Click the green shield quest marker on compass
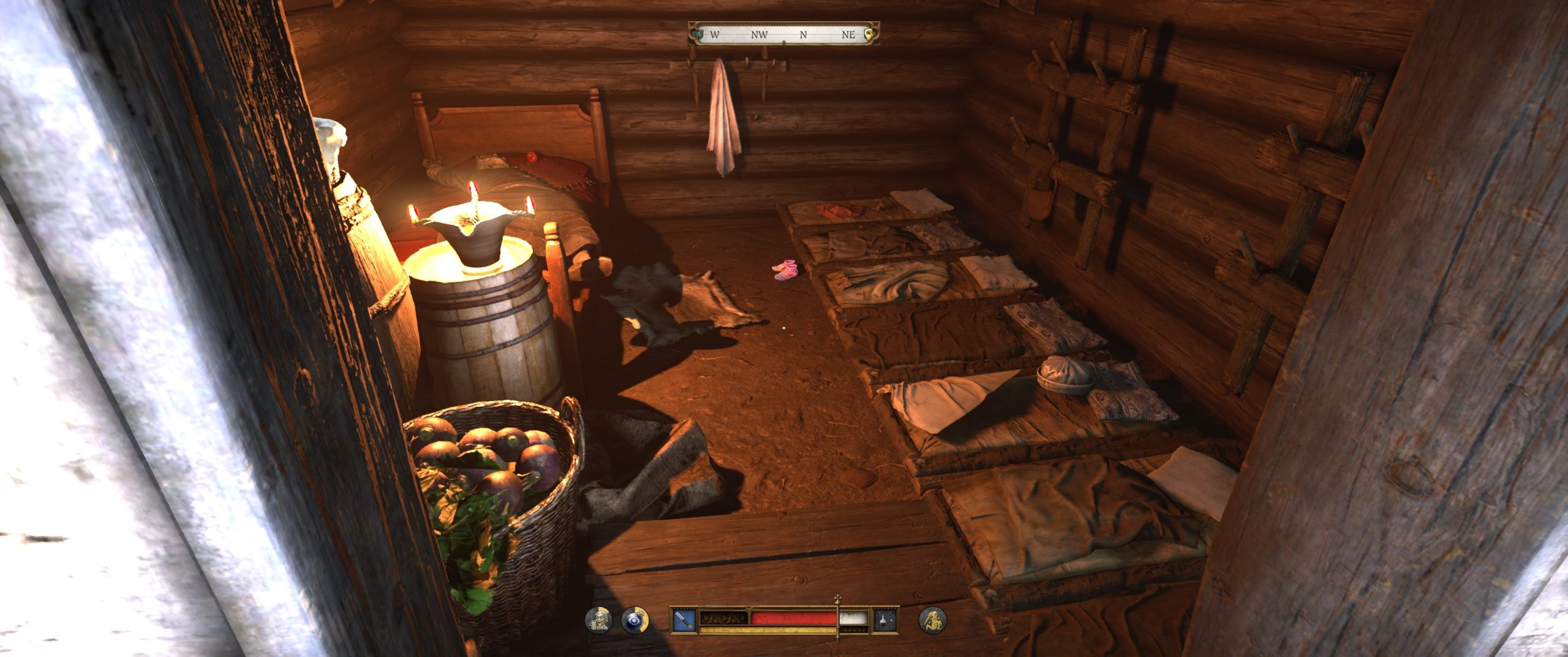Screen dimensions: 1568x657 point(698,34)
